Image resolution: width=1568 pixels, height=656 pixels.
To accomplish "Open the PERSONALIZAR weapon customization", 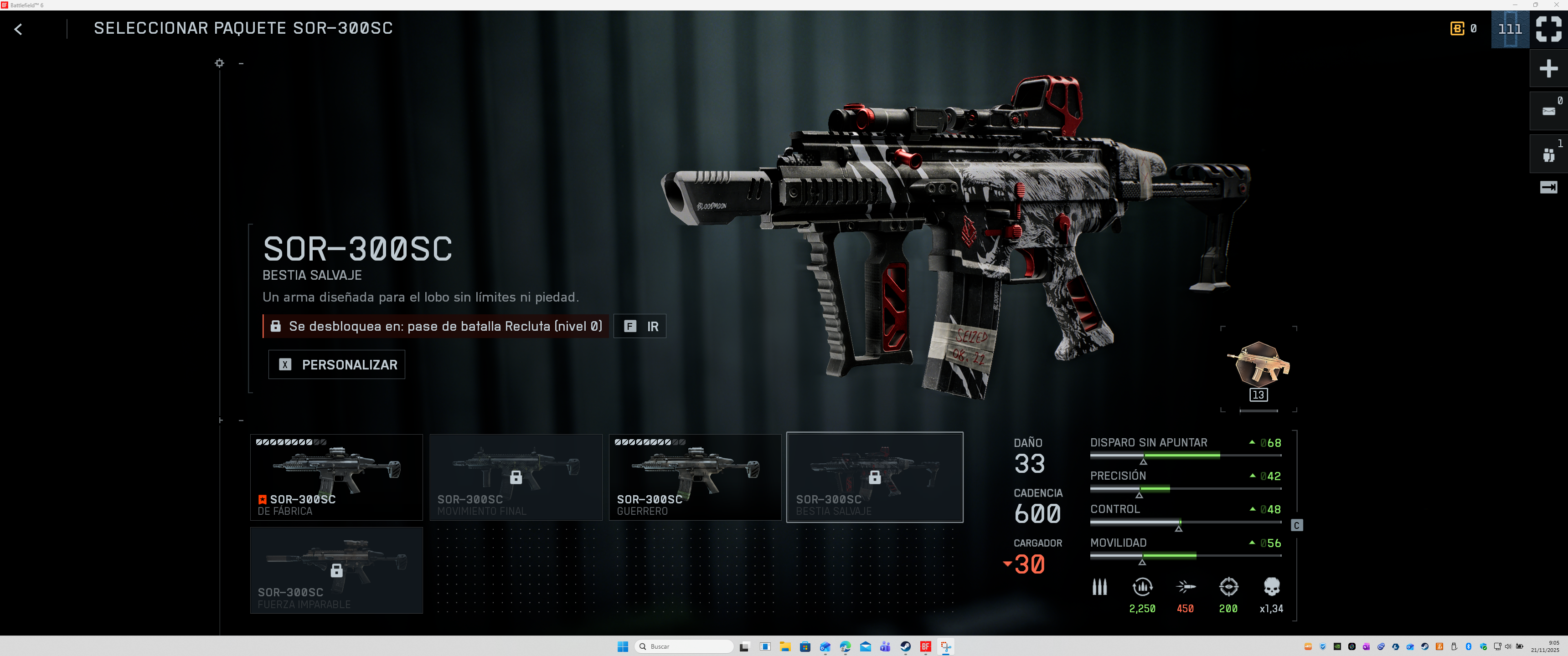I will (x=336, y=364).
